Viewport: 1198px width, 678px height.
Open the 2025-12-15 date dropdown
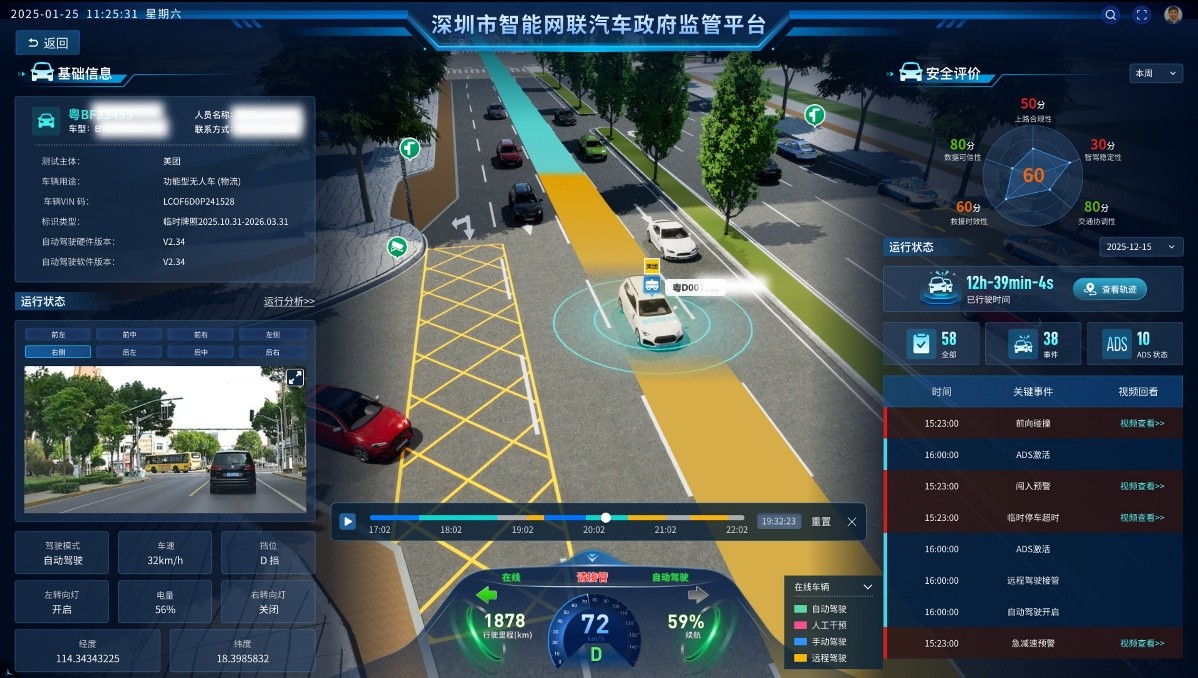1140,246
